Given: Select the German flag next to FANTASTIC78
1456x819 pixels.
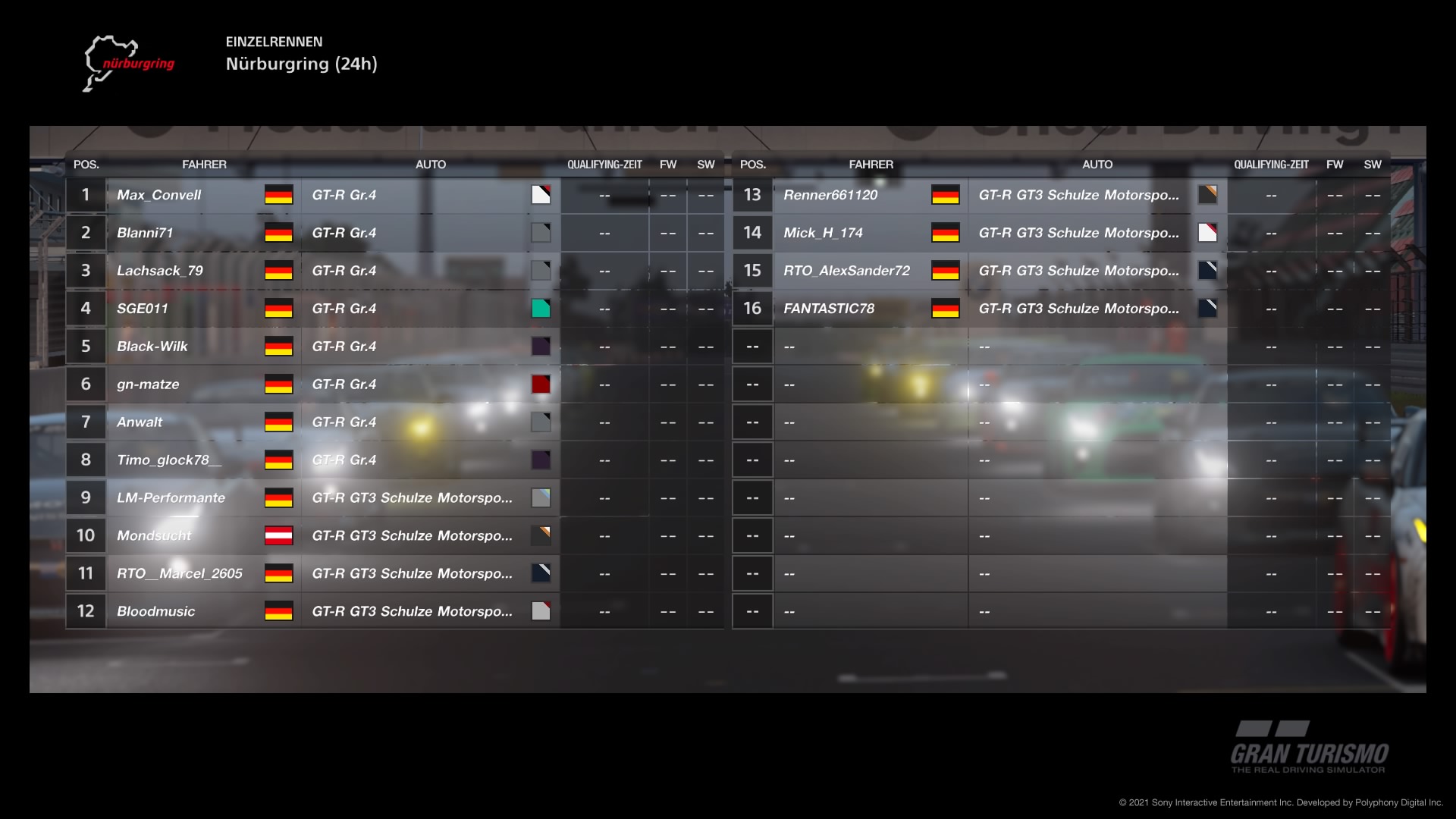Looking at the screenshot, I should click(946, 309).
